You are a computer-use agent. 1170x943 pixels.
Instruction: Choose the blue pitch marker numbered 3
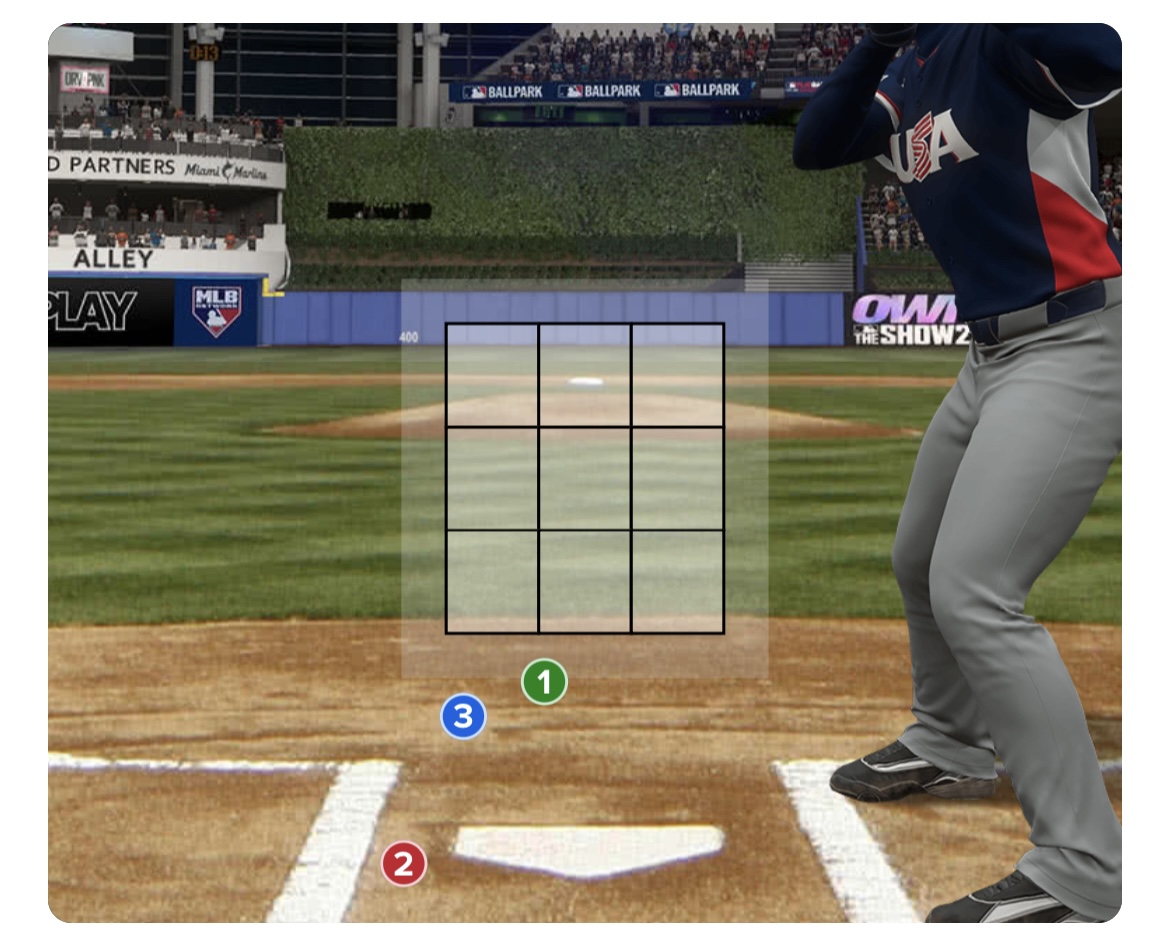click(464, 716)
